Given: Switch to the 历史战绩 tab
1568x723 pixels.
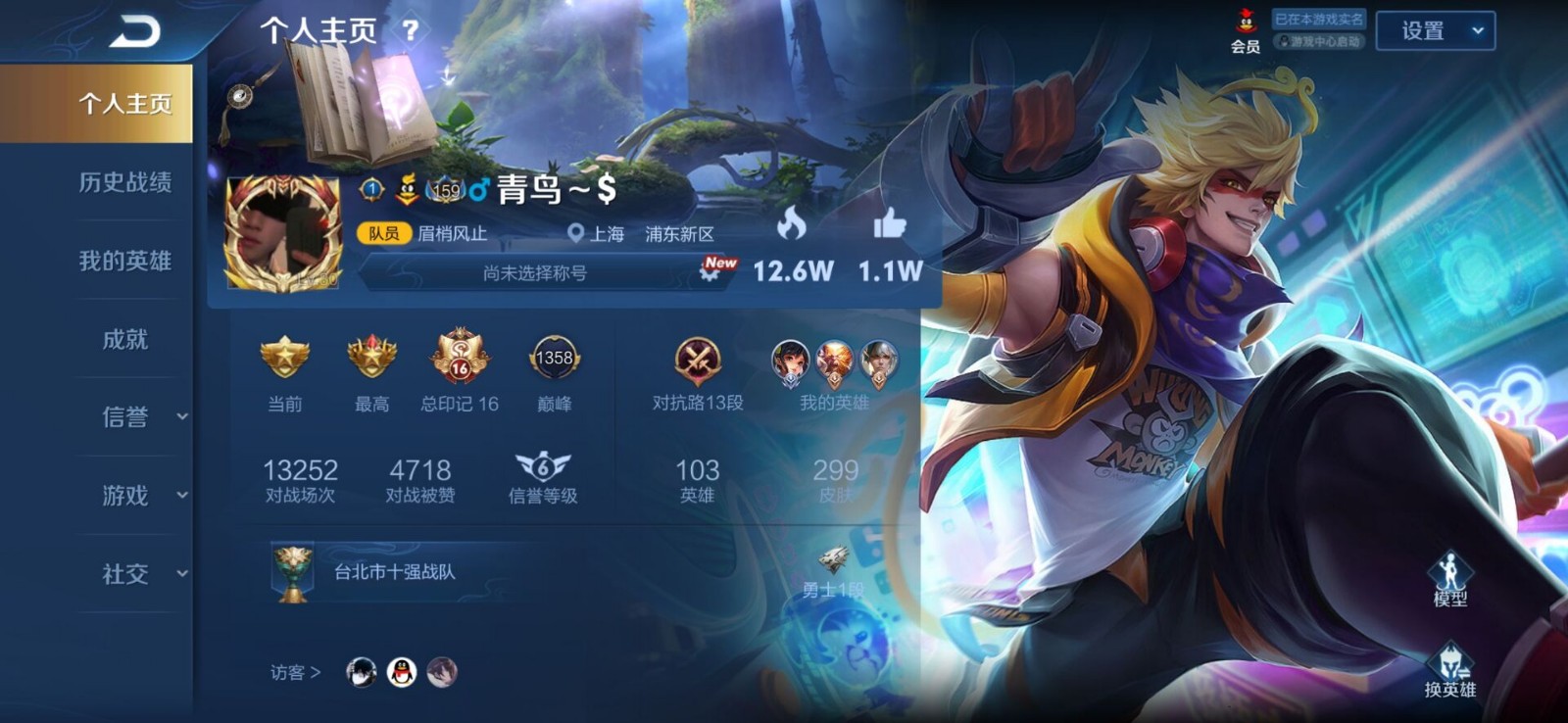Looking at the screenshot, I should 124,182.
